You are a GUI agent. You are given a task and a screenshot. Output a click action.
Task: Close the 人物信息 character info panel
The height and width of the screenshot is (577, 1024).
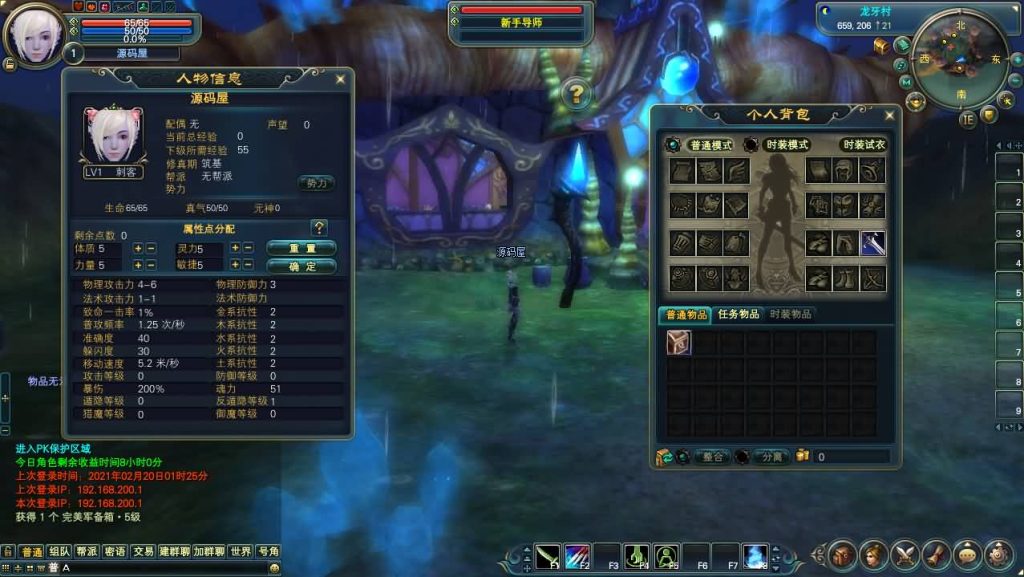341,78
